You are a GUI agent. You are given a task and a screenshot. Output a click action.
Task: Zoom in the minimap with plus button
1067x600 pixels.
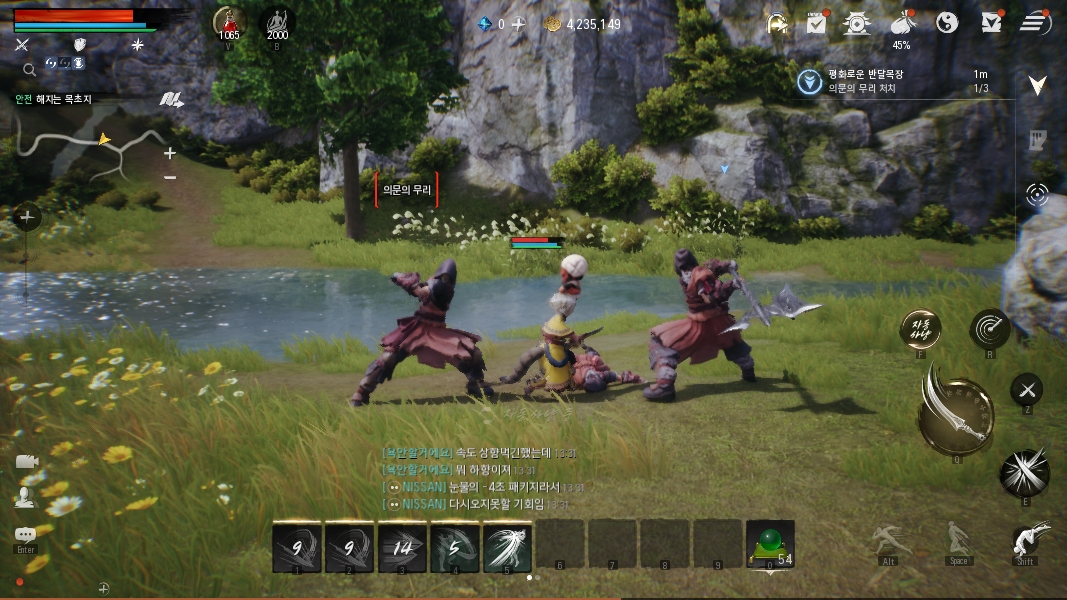pos(170,153)
